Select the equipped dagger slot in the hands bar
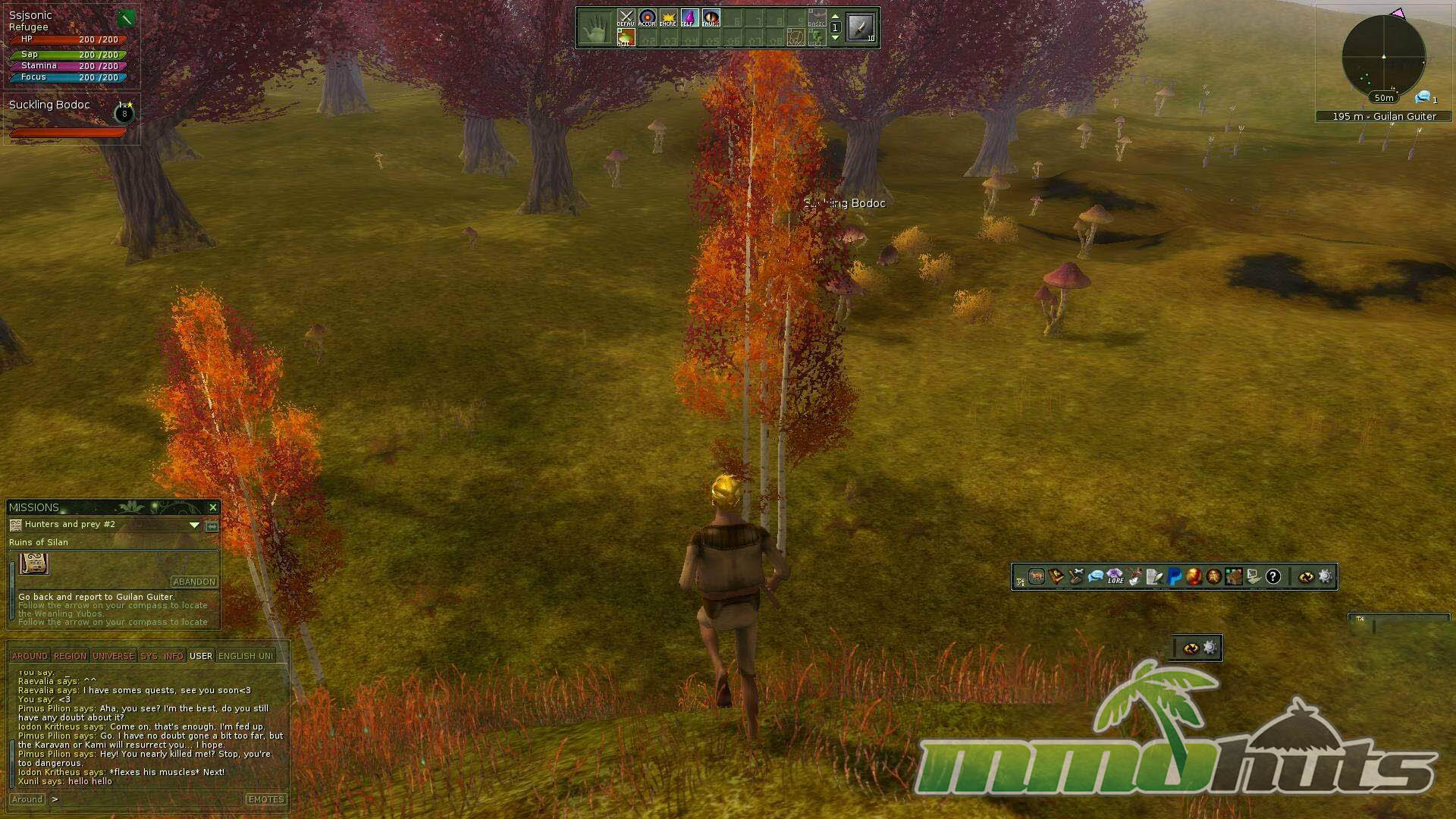The width and height of the screenshot is (1456, 819). point(861,28)
